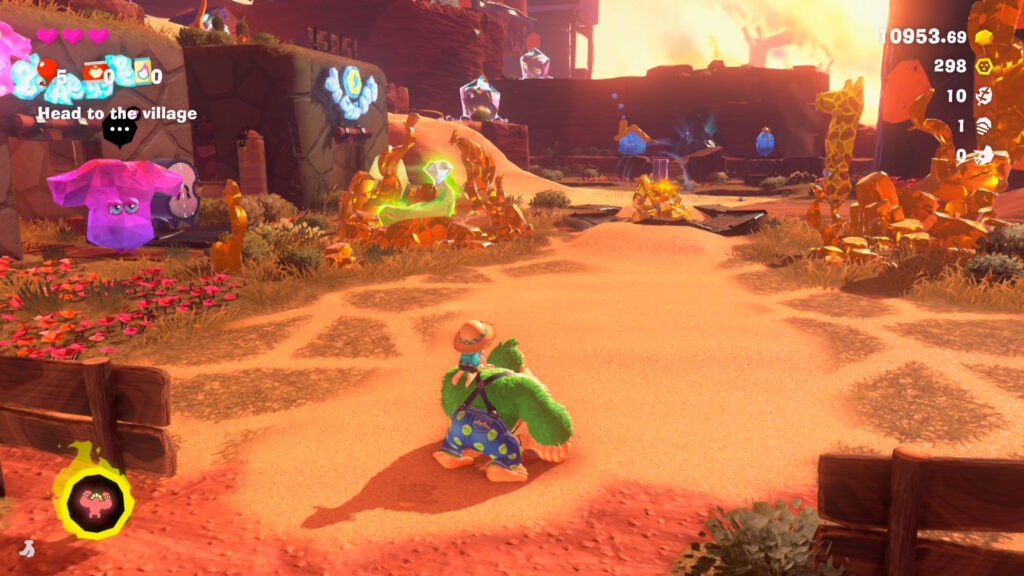Click the red balloon icon
The height and width of the screenshot is (576, 1024).
coord(47,70)
